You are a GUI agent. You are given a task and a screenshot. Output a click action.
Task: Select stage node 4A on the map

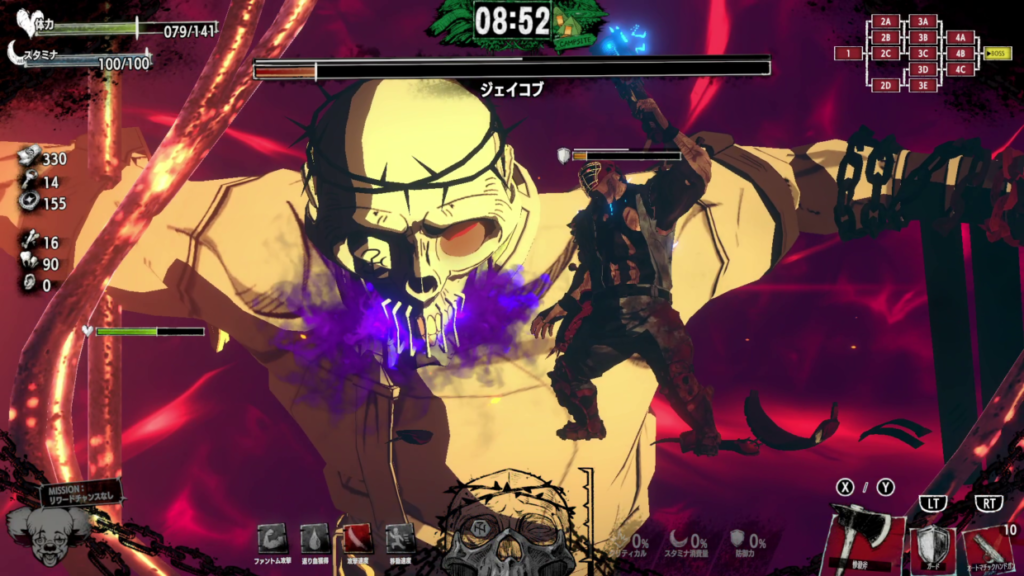[x=960, y=37]
